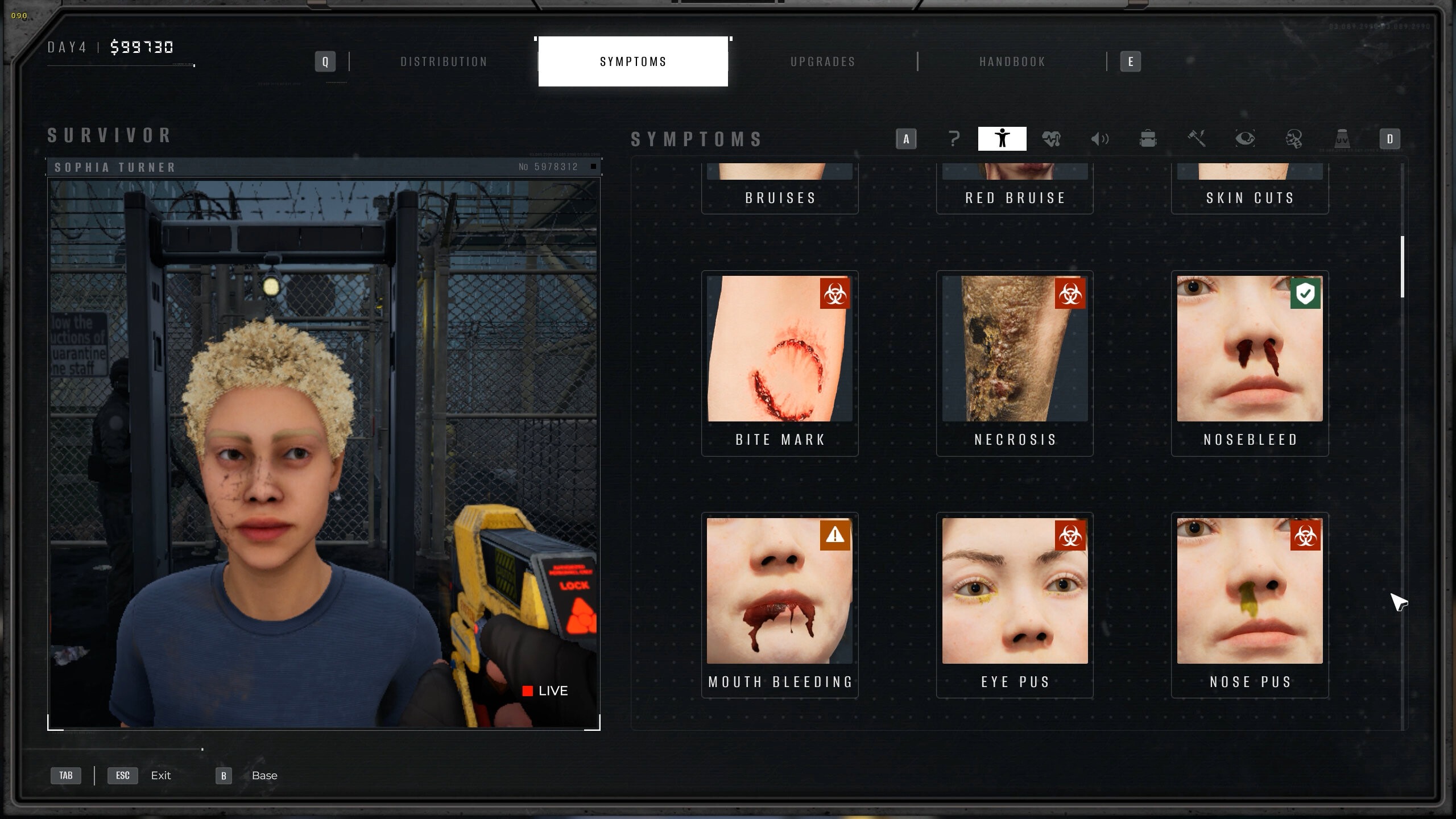The width and height of the screenshot is (1456, 819).
Task: Pick the Nose Pus symptom card
Action: pyautogui.click(x=1250, y=605)
